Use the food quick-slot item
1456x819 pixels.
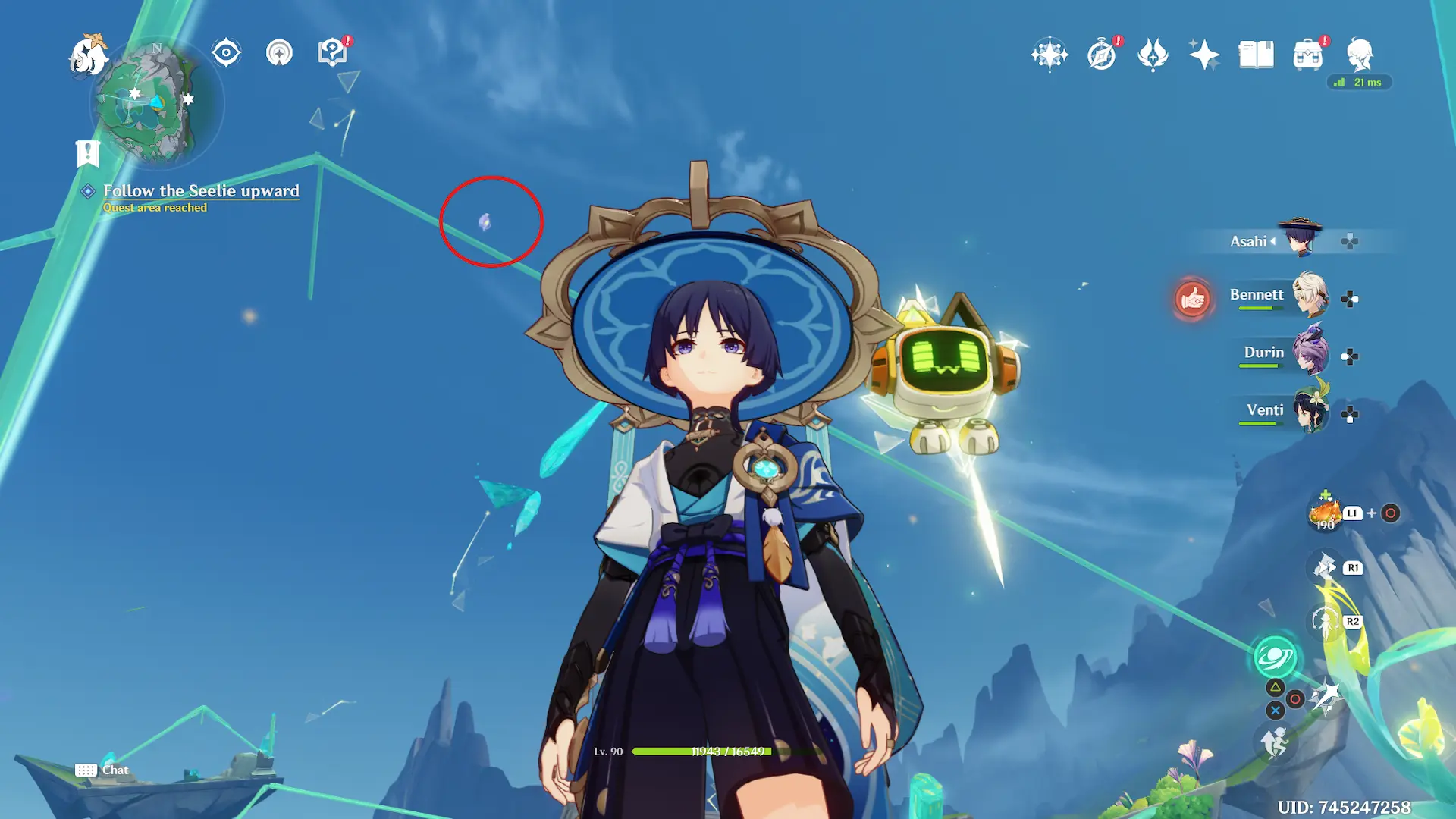pyautogui.click(x=1326, y=514)
